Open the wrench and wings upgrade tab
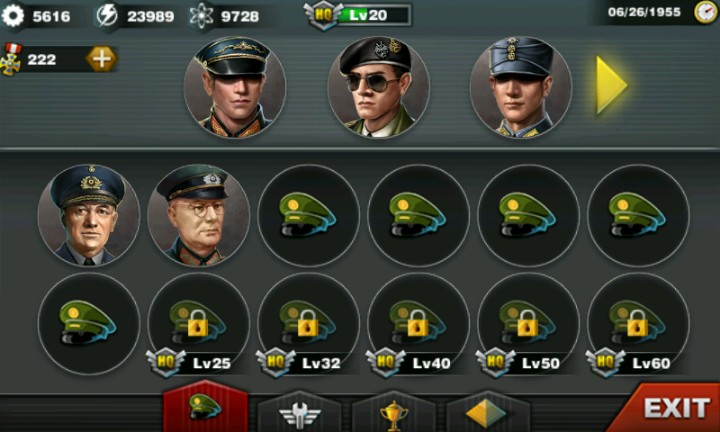This screenshot has height=432, width=720. [x=299, y=411]
